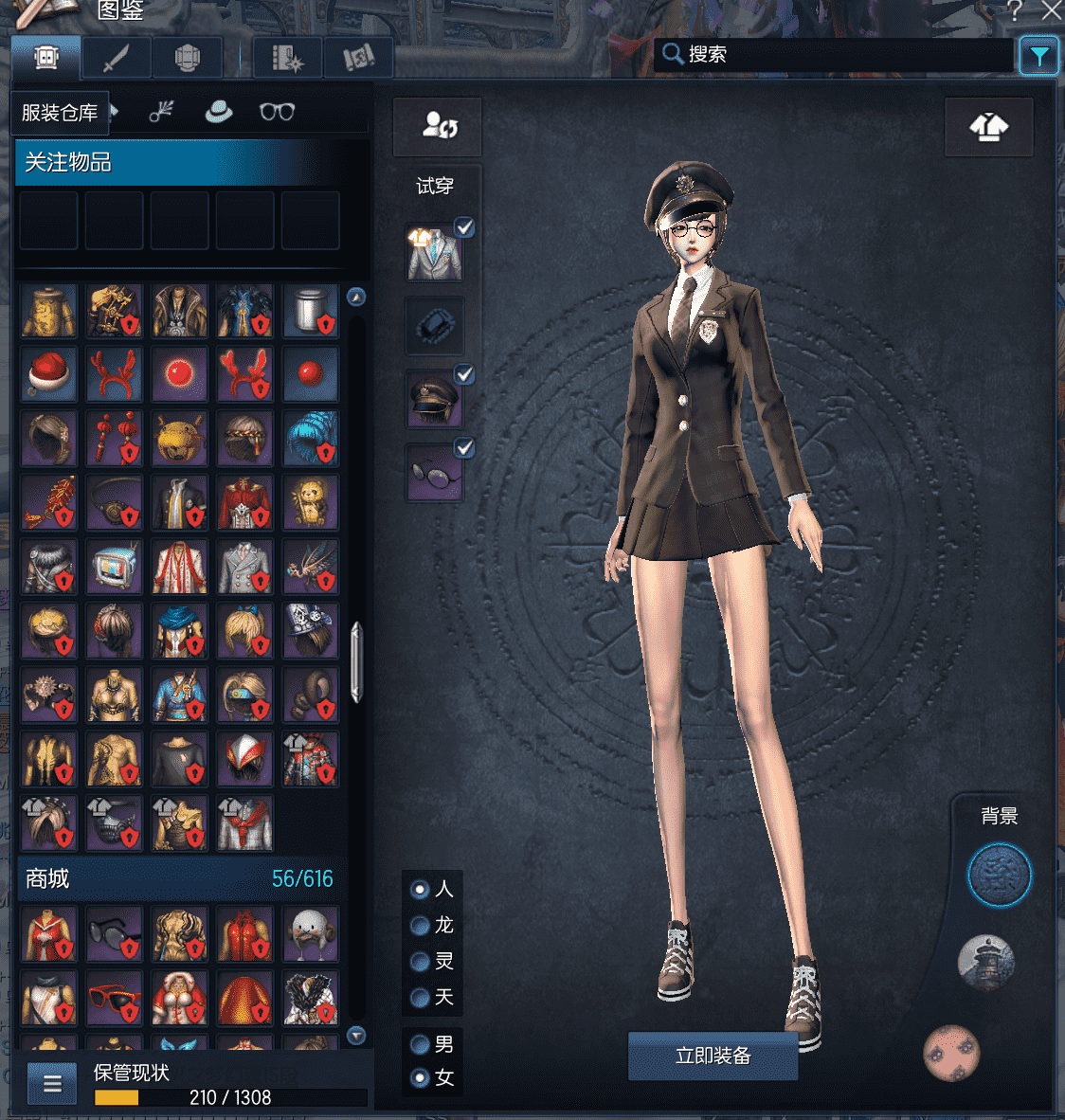The height and width of the screenshot is (1120, 1065).
Task: Select the 女 female gender option
Action: [421, 1078]
